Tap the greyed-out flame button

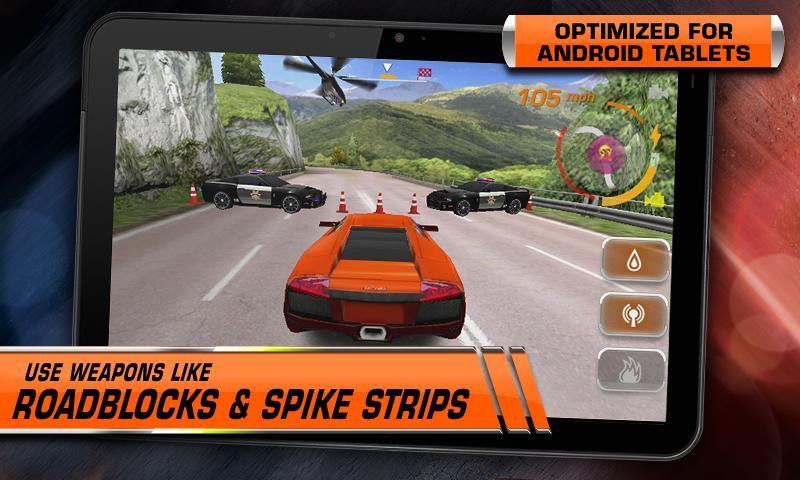633,370
